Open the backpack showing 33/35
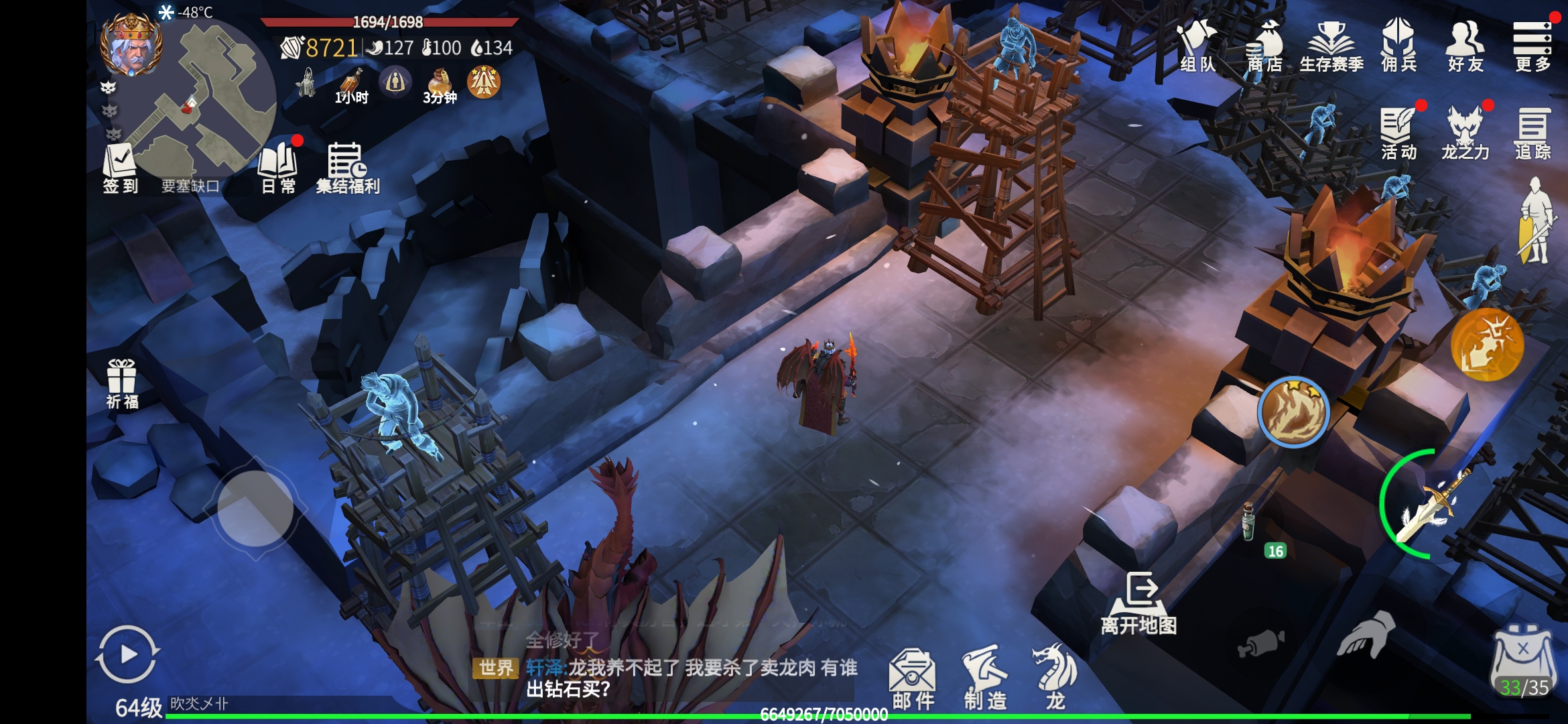Screen dimensions: 1568x724 (x=1523, y=662)
